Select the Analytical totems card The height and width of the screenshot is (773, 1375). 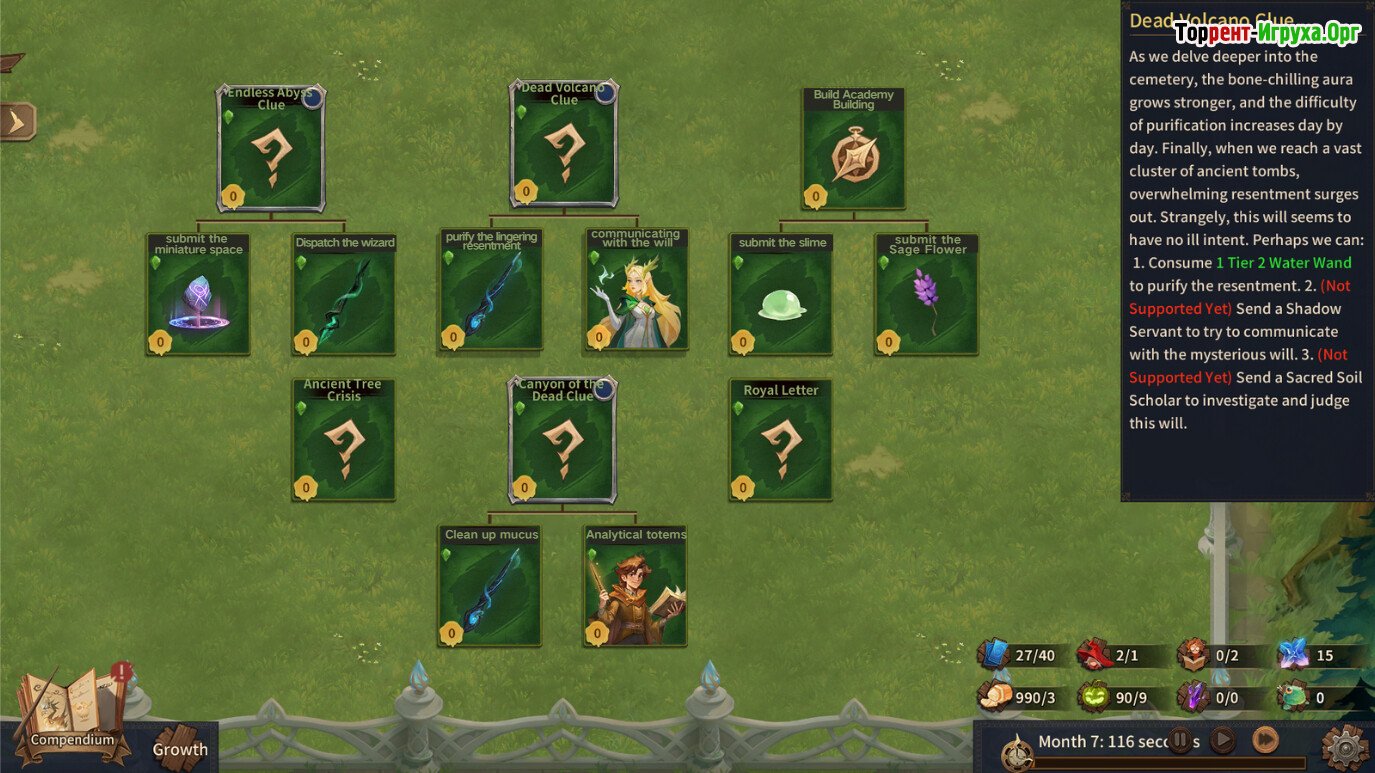coord(635,586)
